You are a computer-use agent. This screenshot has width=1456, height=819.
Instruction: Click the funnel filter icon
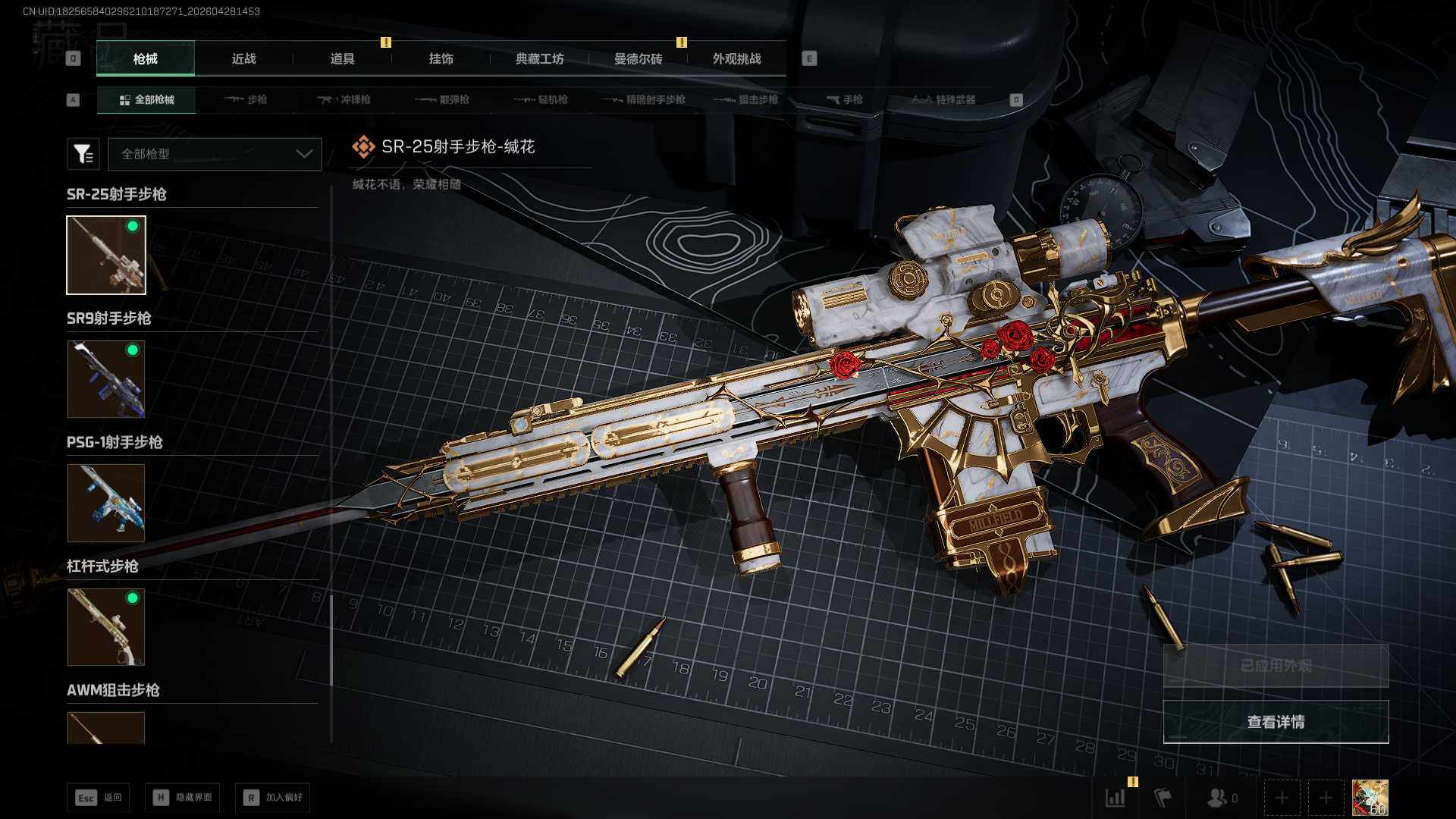[83, 154]
